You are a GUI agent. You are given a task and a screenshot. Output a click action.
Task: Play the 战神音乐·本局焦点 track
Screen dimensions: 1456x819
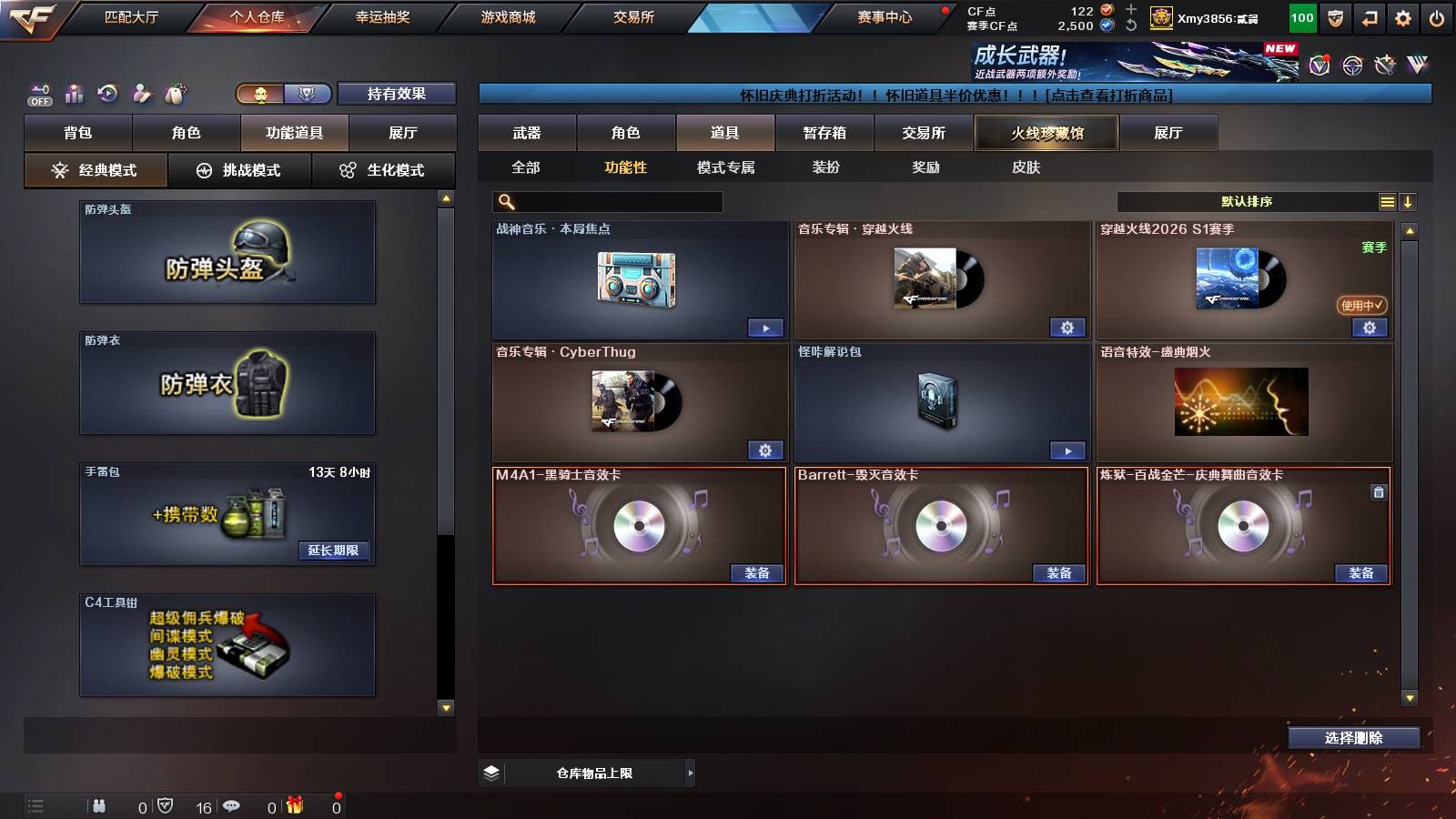coord(765,327)
